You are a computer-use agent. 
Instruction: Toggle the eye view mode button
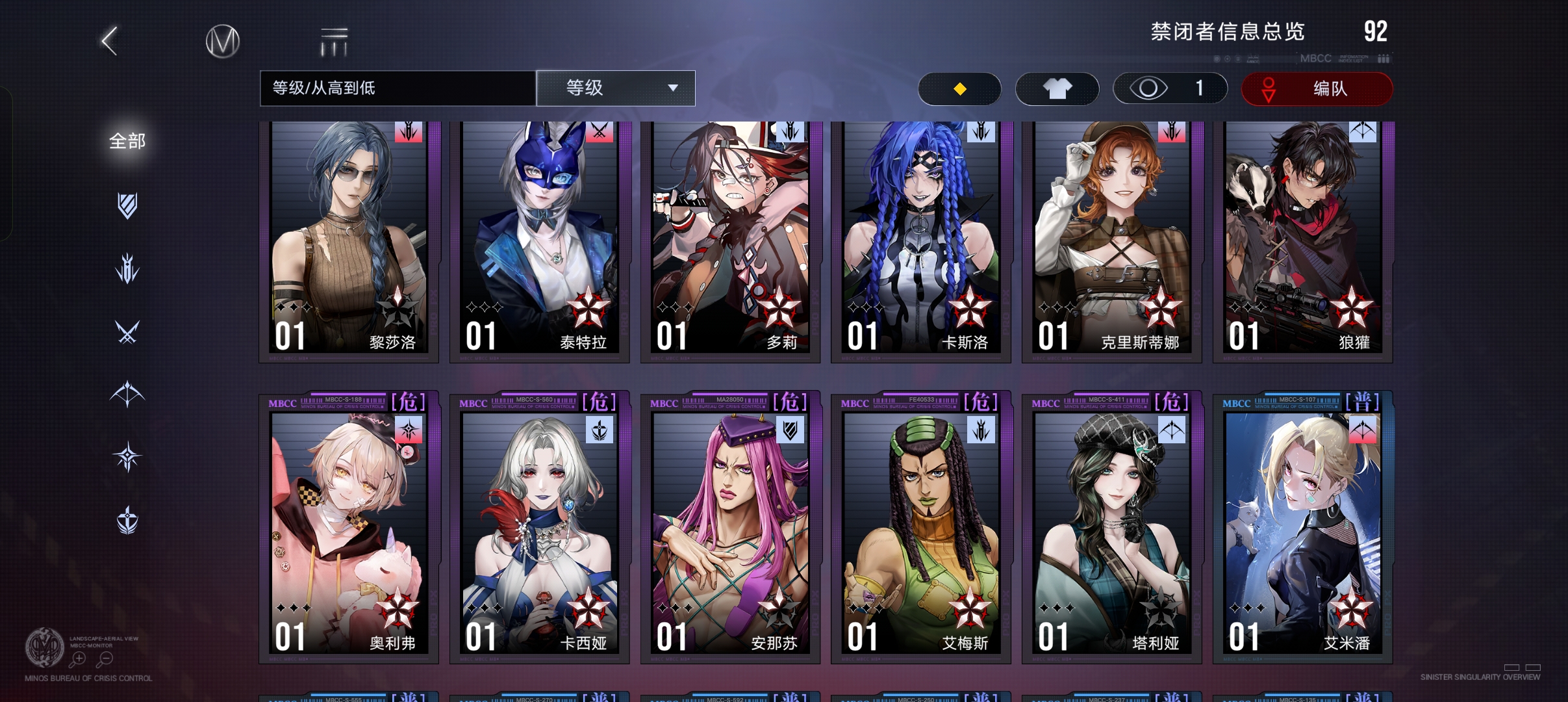1170,88
